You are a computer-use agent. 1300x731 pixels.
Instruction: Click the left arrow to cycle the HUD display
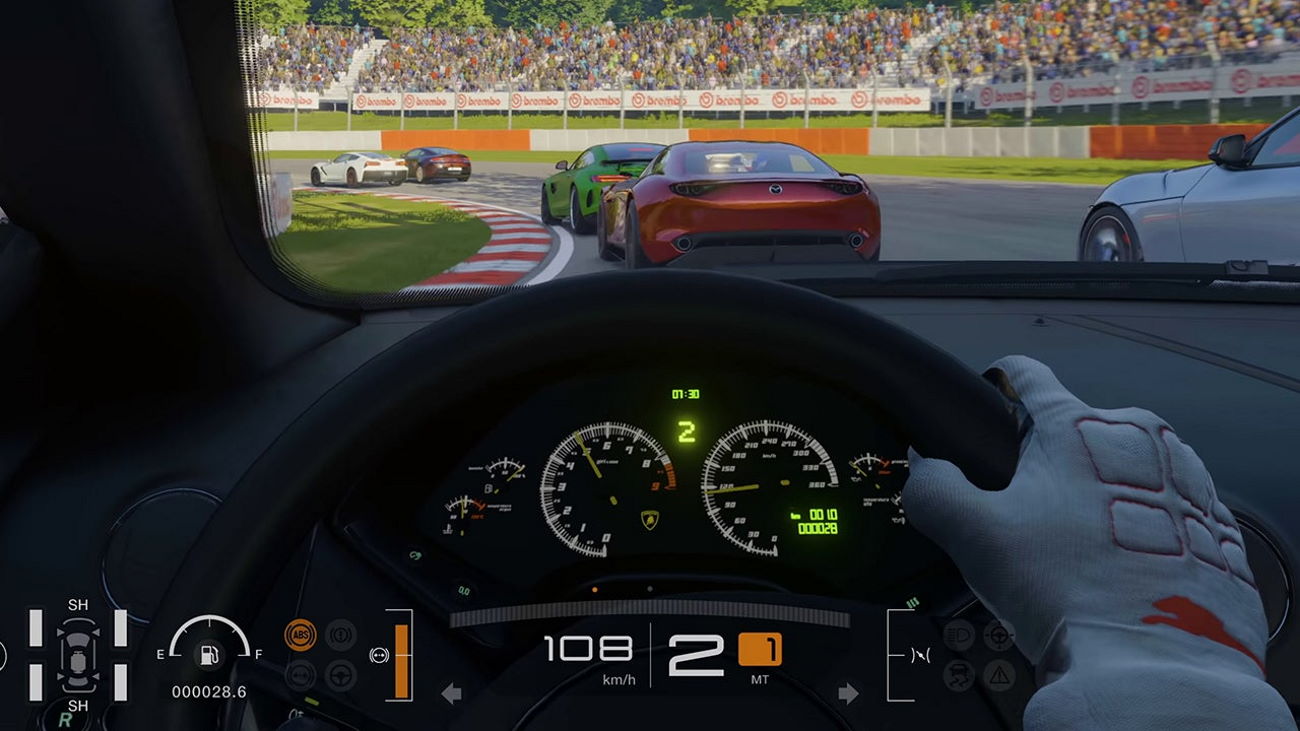pyautogui.click(x=452, y=691)
